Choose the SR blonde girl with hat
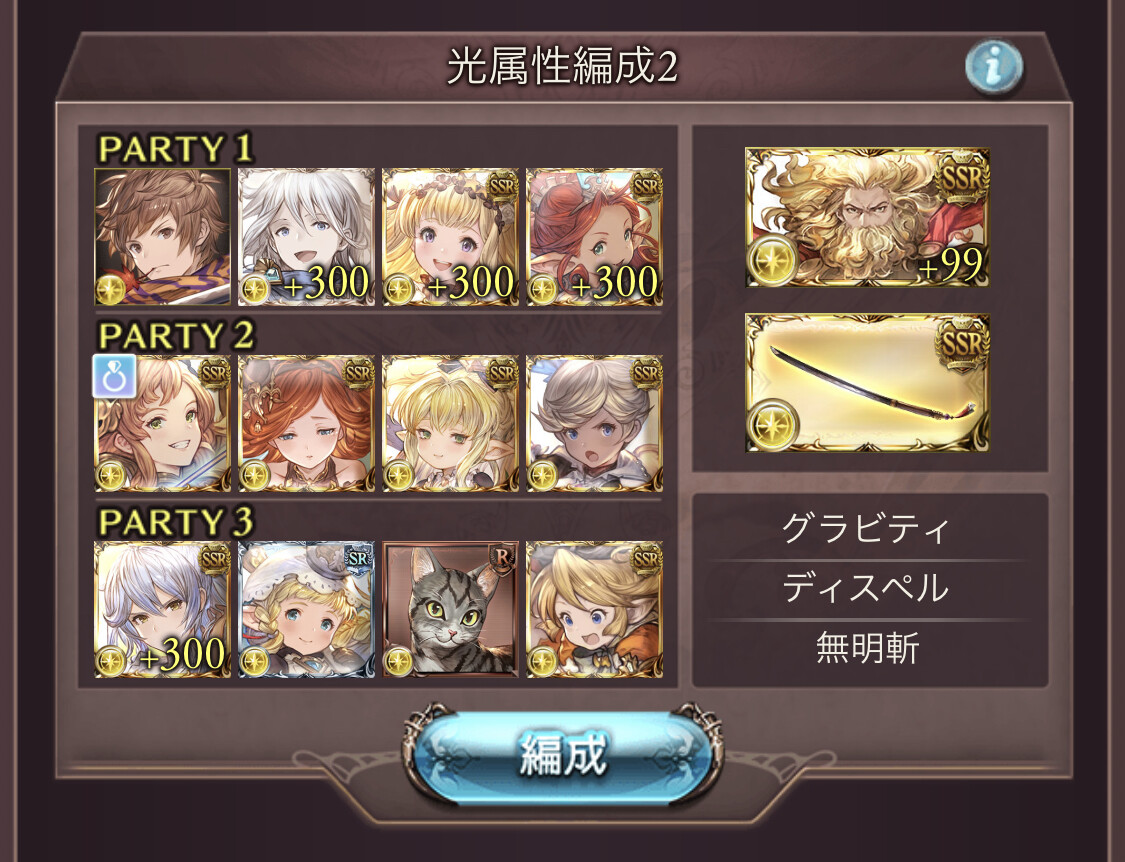Image resolution: width=1125 pixels, height=862 pixels. tap(307, 610)
